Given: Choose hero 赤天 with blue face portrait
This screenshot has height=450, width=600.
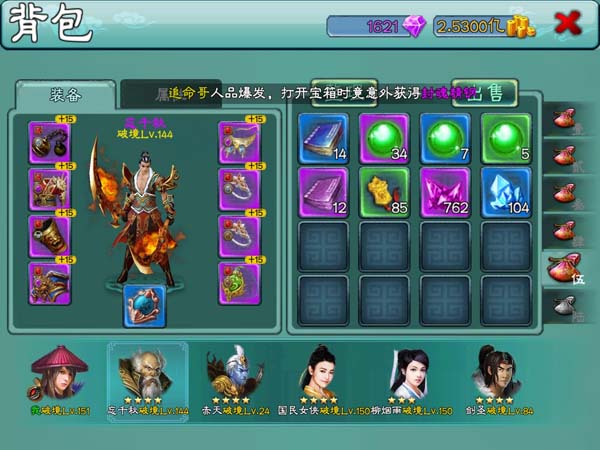Looking at the screenshot, I should 235,372.
